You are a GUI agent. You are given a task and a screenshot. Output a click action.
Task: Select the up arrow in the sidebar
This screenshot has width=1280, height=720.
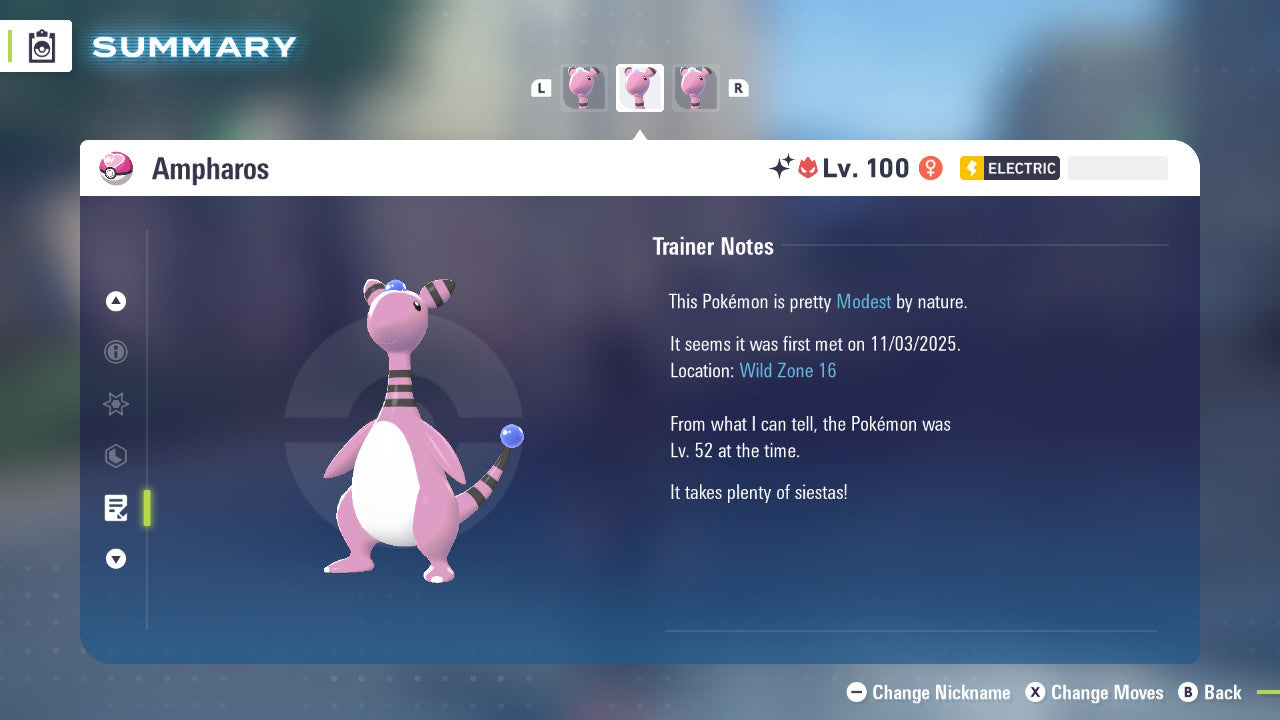pyautogui.click(x=116, y=301)
